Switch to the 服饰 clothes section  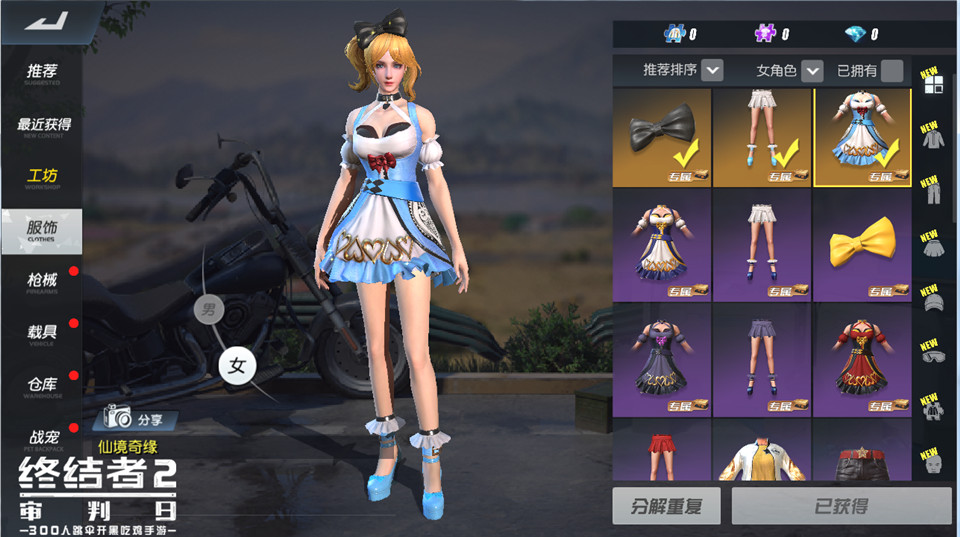click(x=42, y=230)
